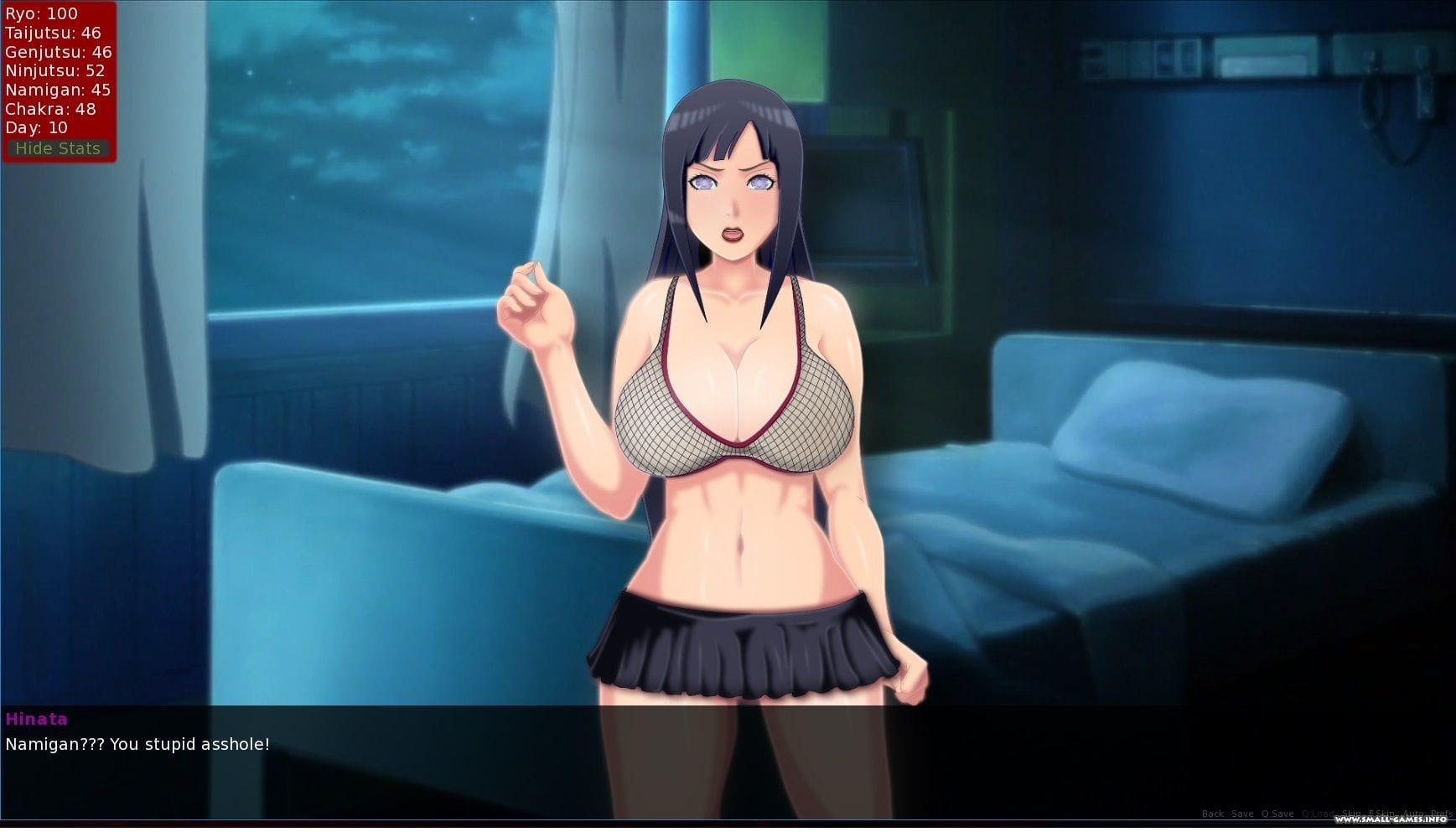The height and width of the screenshot is (832, 1456).
Task: Select the Ninjutsu stat line
Action: [54, 70]
